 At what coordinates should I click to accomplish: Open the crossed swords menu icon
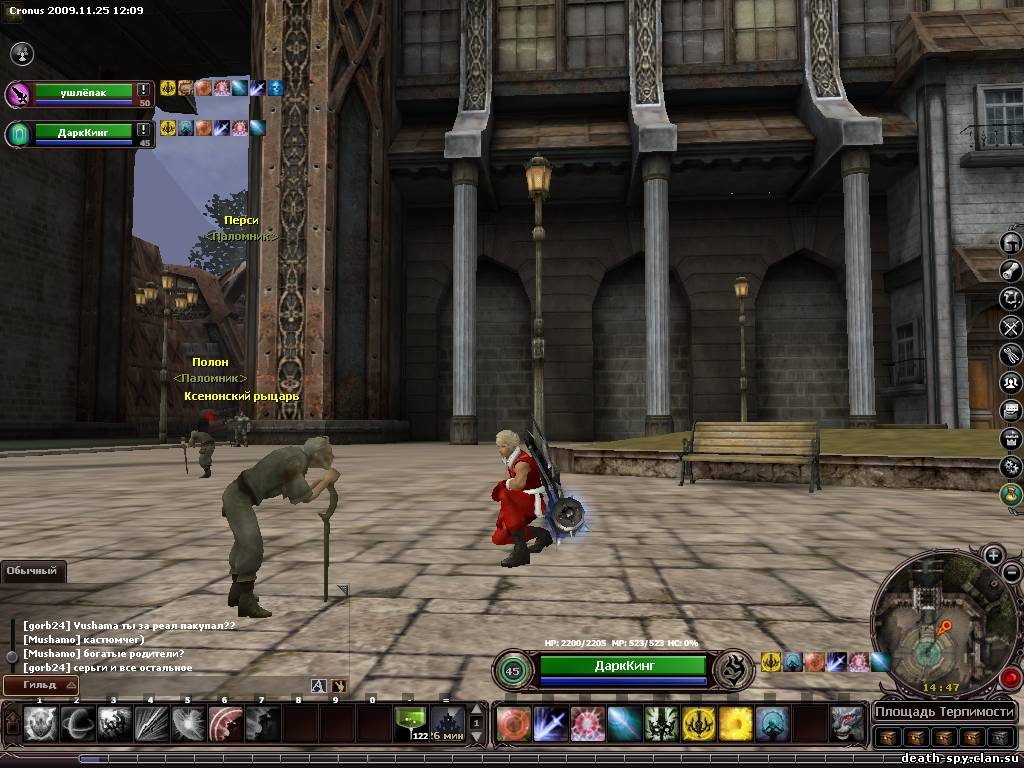pos(1011,326)
